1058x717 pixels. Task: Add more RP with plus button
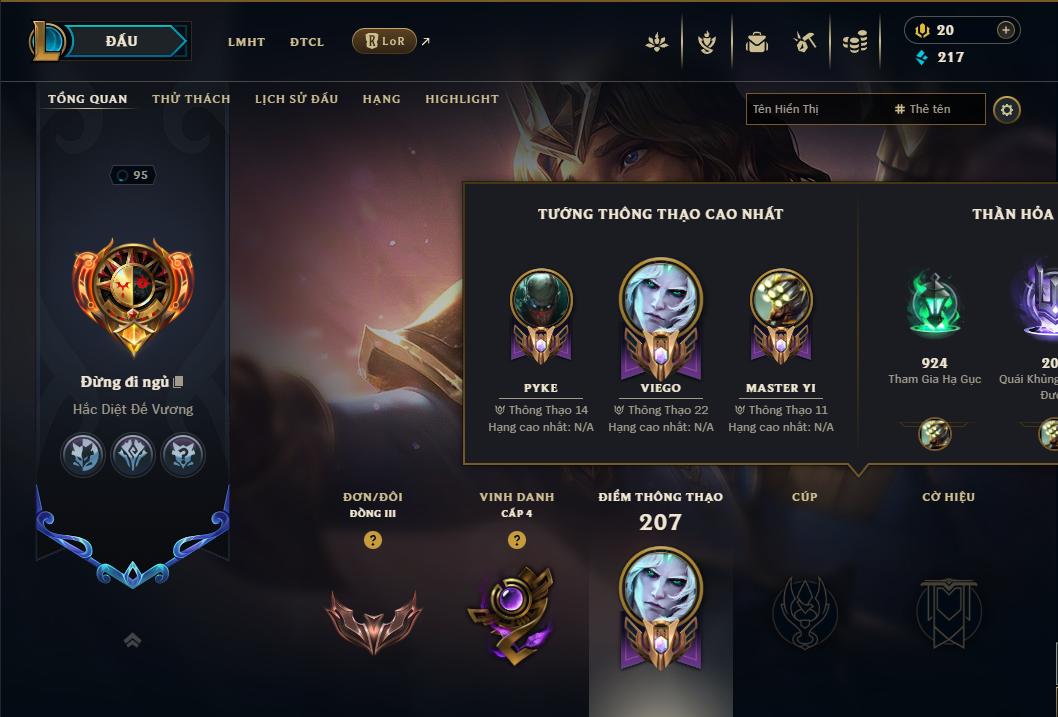click(x=1005, y=30)
